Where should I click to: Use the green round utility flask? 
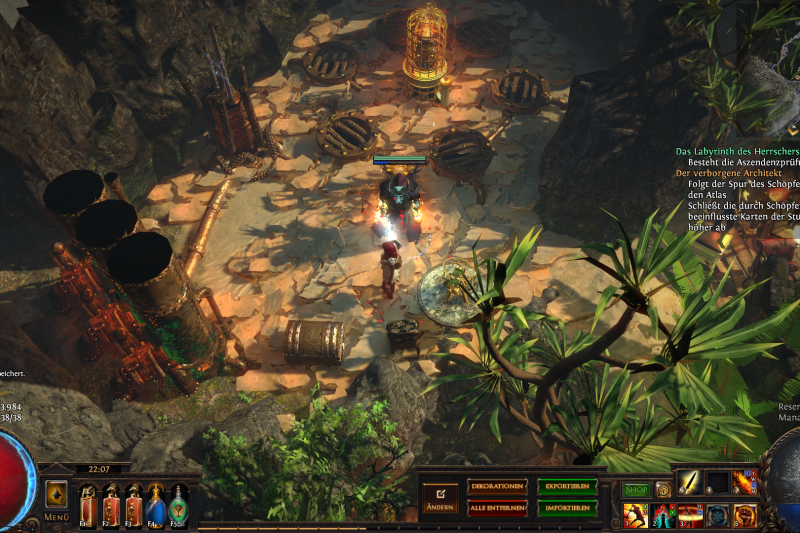(x=179, y=503)
